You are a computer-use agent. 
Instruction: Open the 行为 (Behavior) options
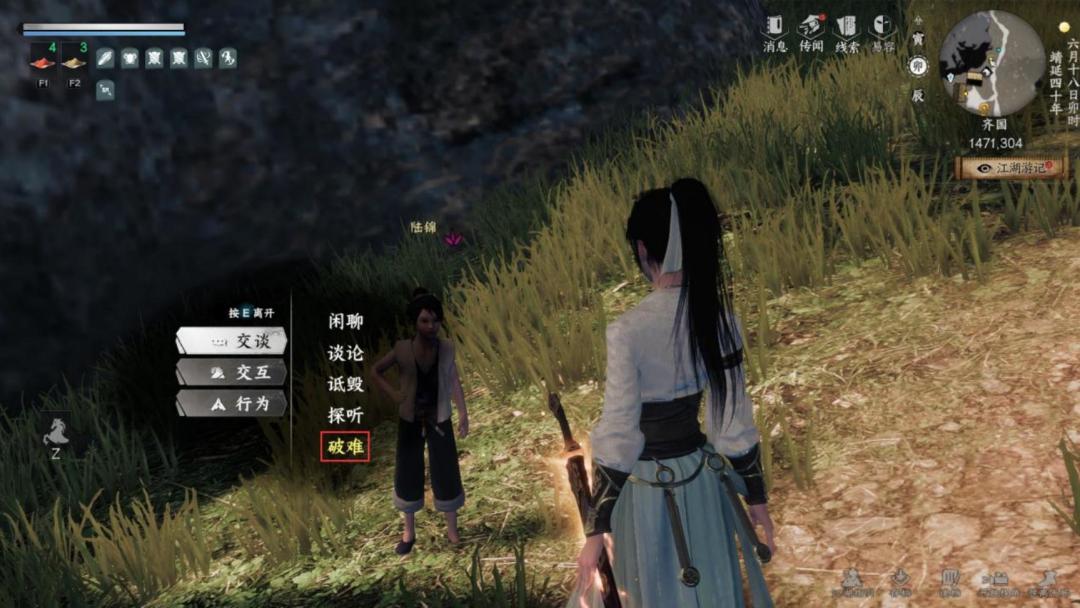[x=232, y=404]
